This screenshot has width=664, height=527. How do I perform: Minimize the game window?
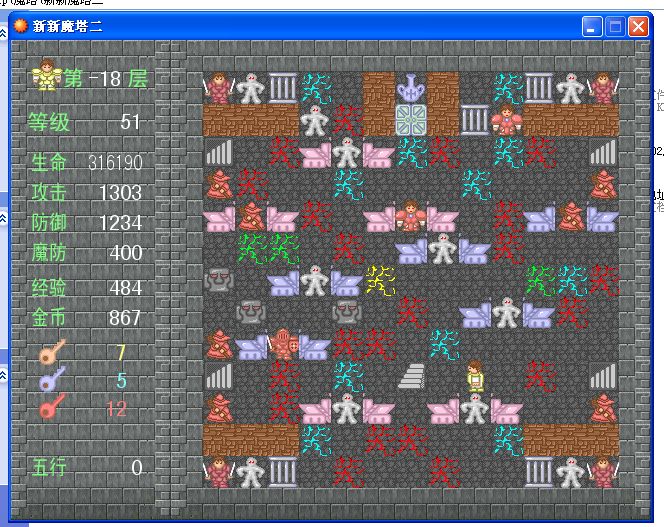point(592,27)
